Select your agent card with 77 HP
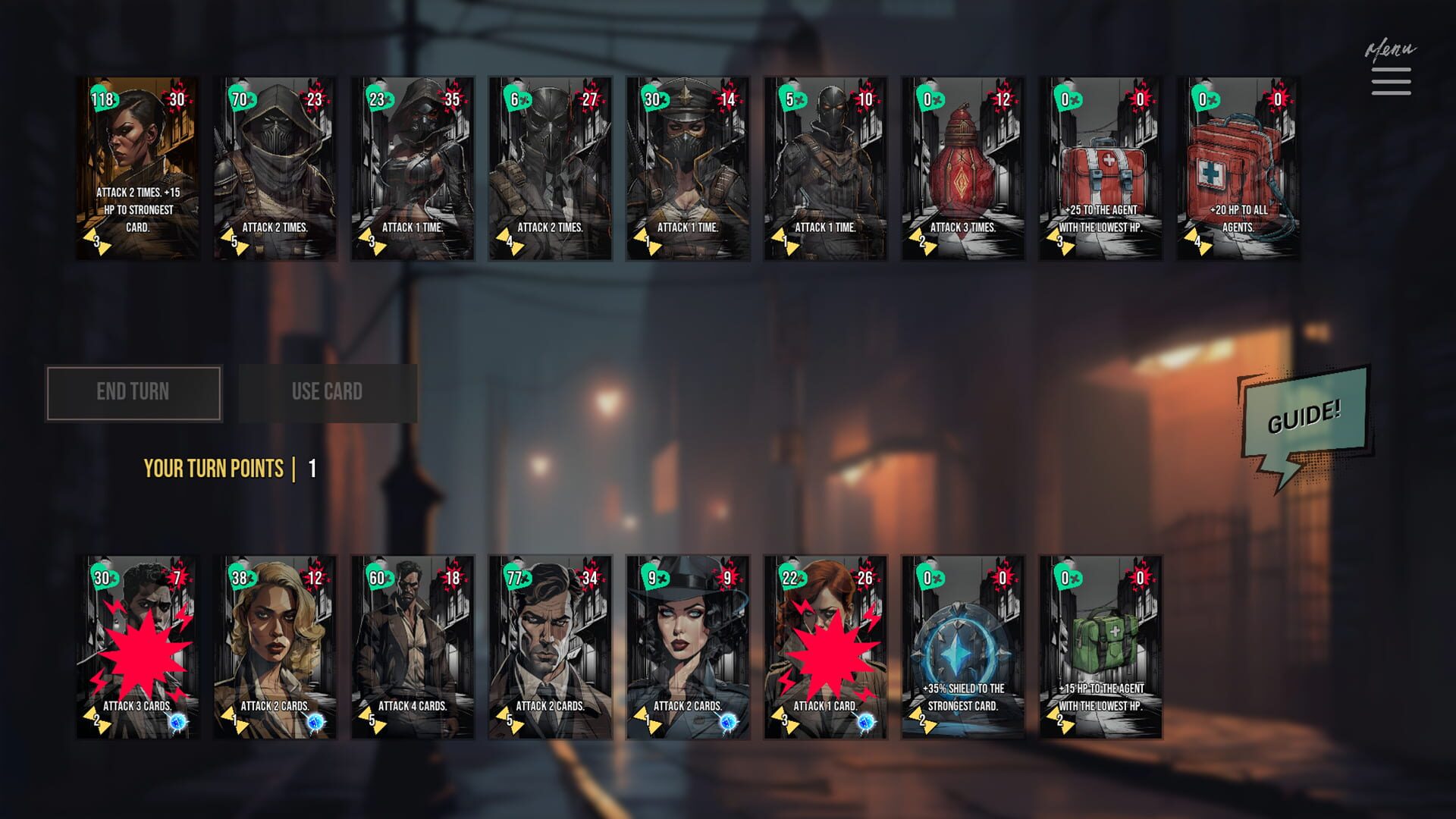 [x=551, y=647]
